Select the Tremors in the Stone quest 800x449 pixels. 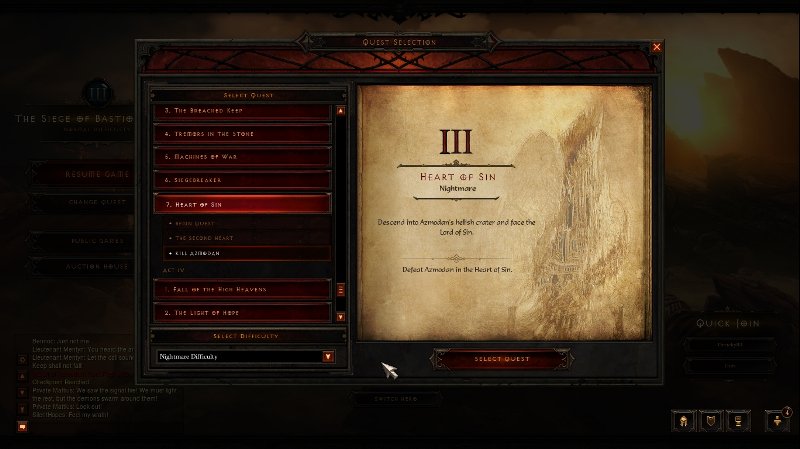[x=241, y=133]
